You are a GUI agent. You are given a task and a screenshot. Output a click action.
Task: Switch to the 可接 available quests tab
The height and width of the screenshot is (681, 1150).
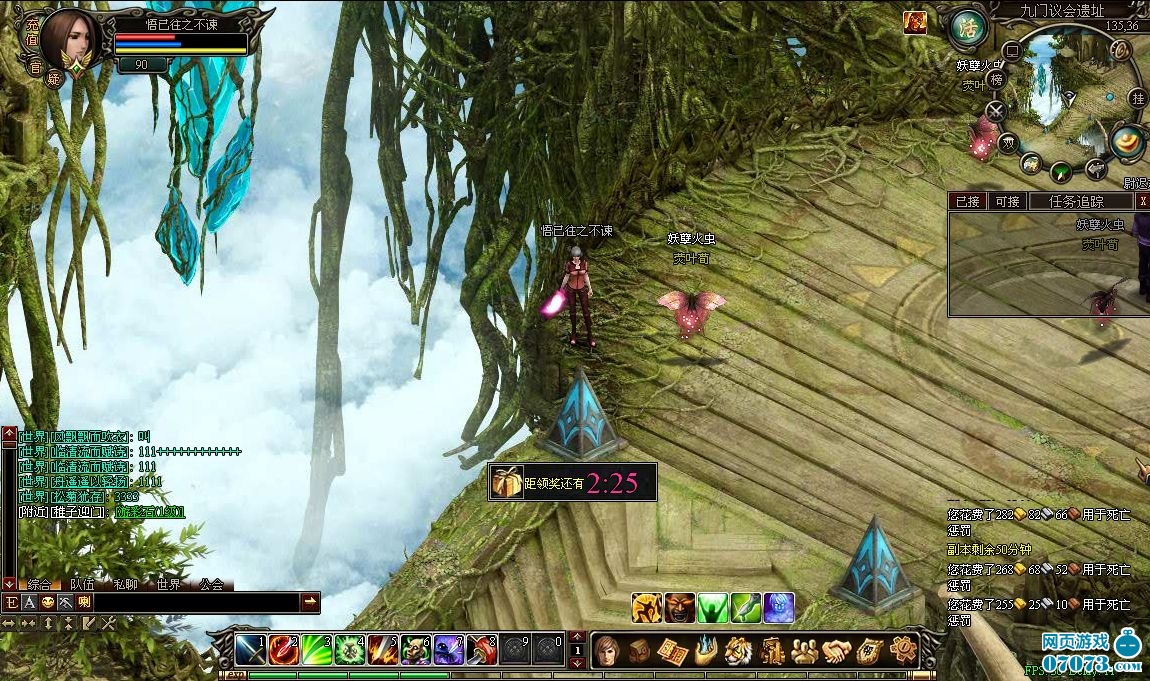tap(1007, 201)
